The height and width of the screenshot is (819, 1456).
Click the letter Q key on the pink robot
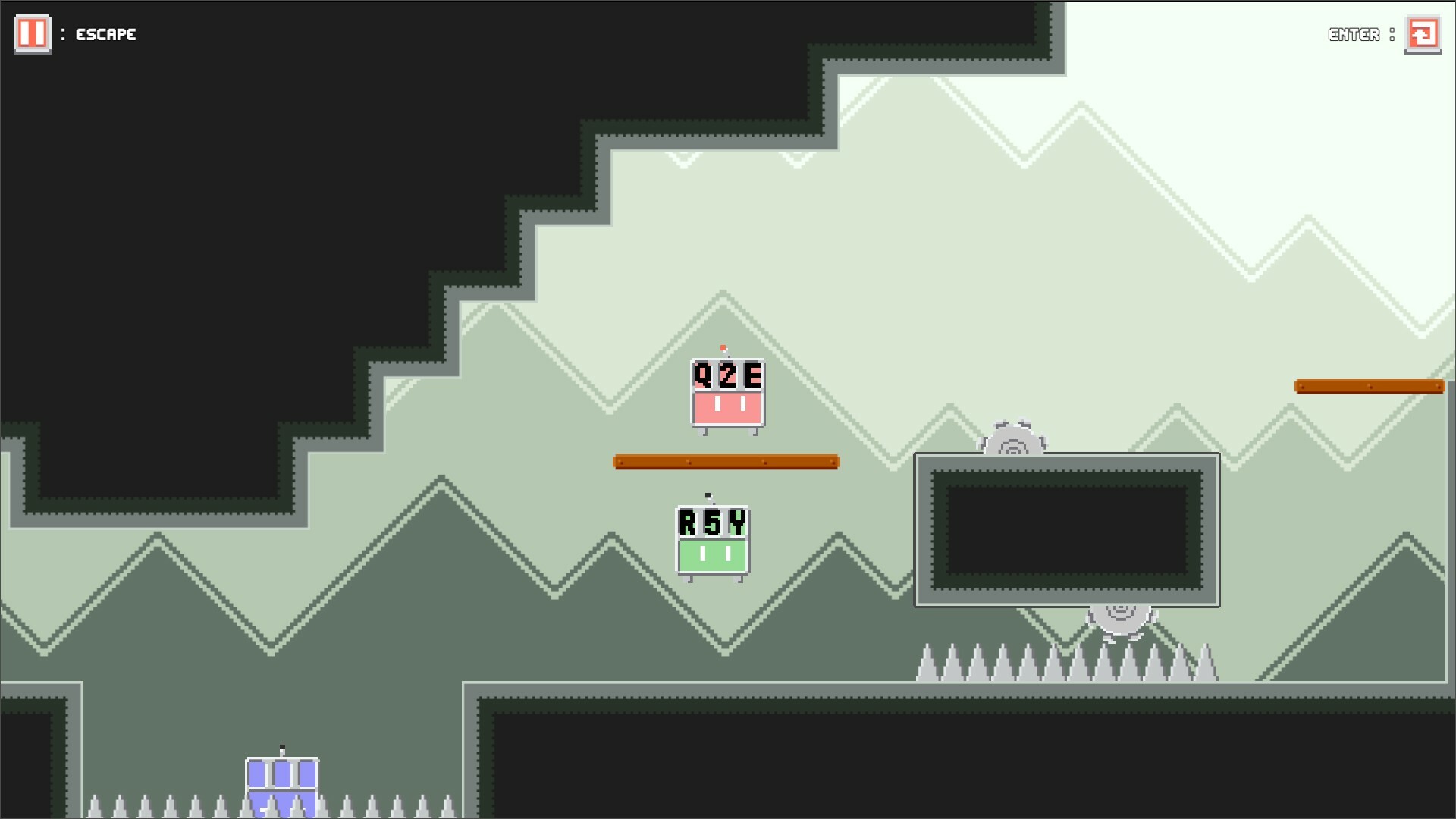[x=703, y=375]
